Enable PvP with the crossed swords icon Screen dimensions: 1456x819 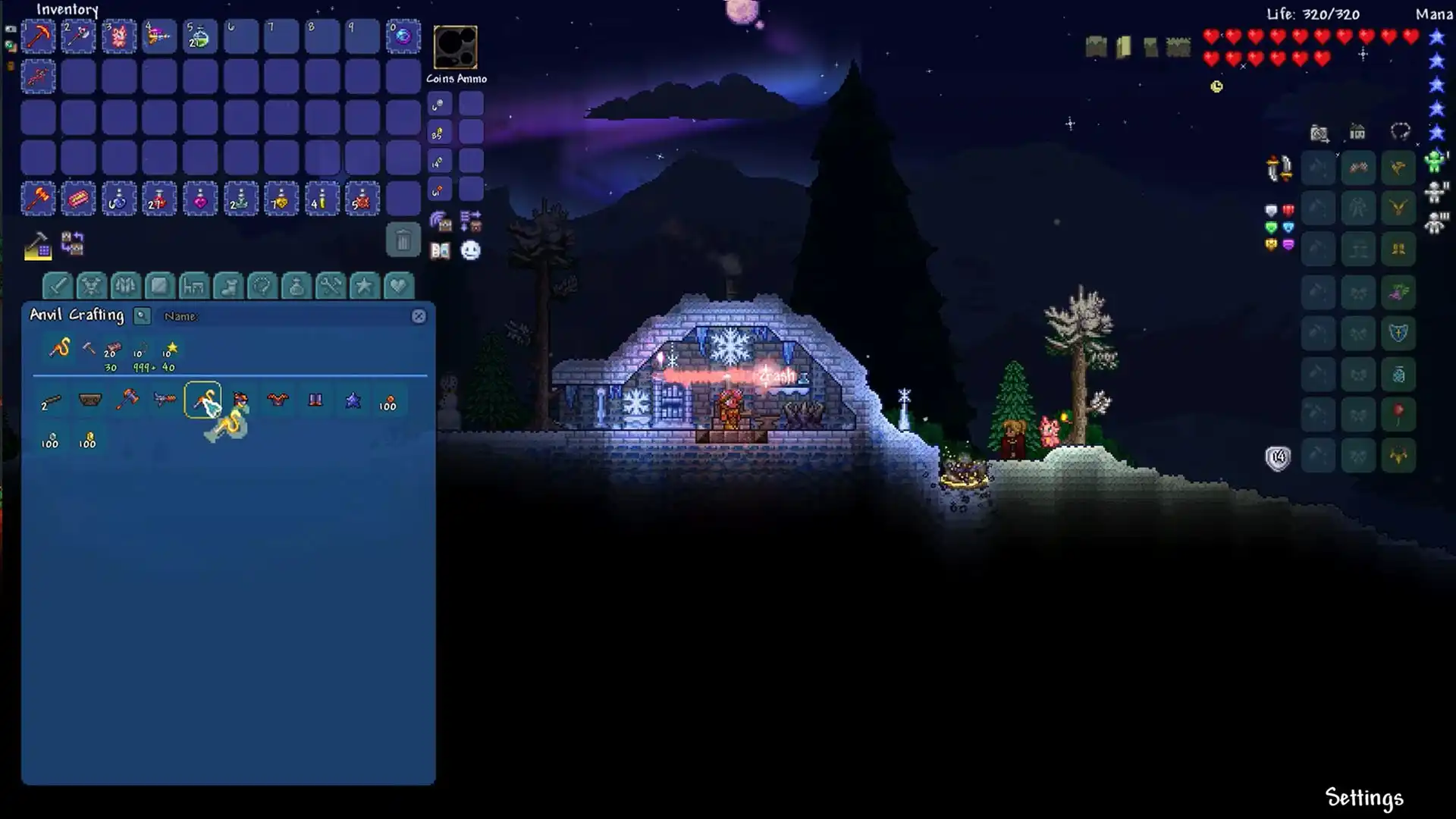pyautogui.click(x=1278, y=168)
